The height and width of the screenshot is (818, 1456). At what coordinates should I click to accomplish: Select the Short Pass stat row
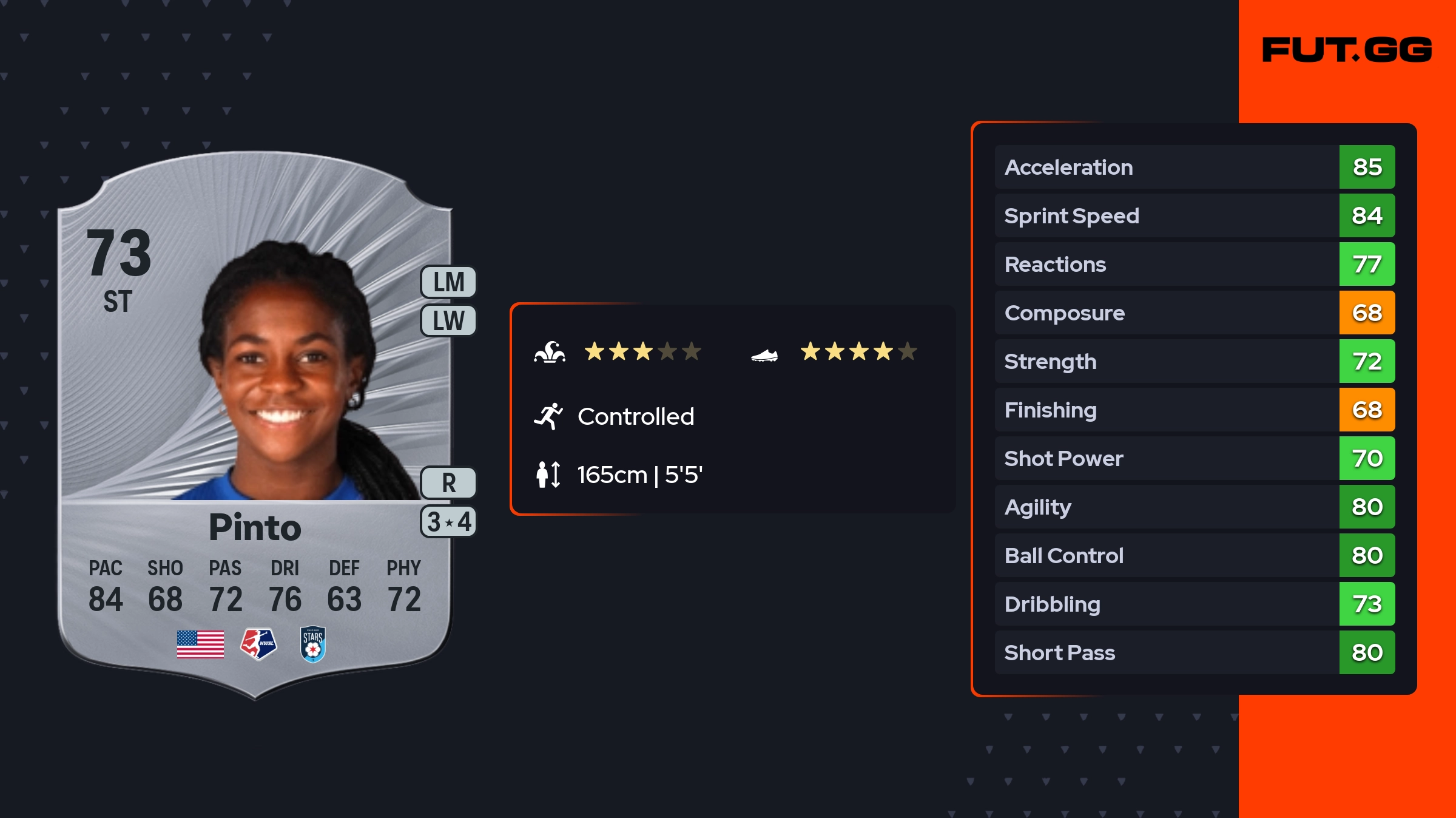click(1194, 652)
